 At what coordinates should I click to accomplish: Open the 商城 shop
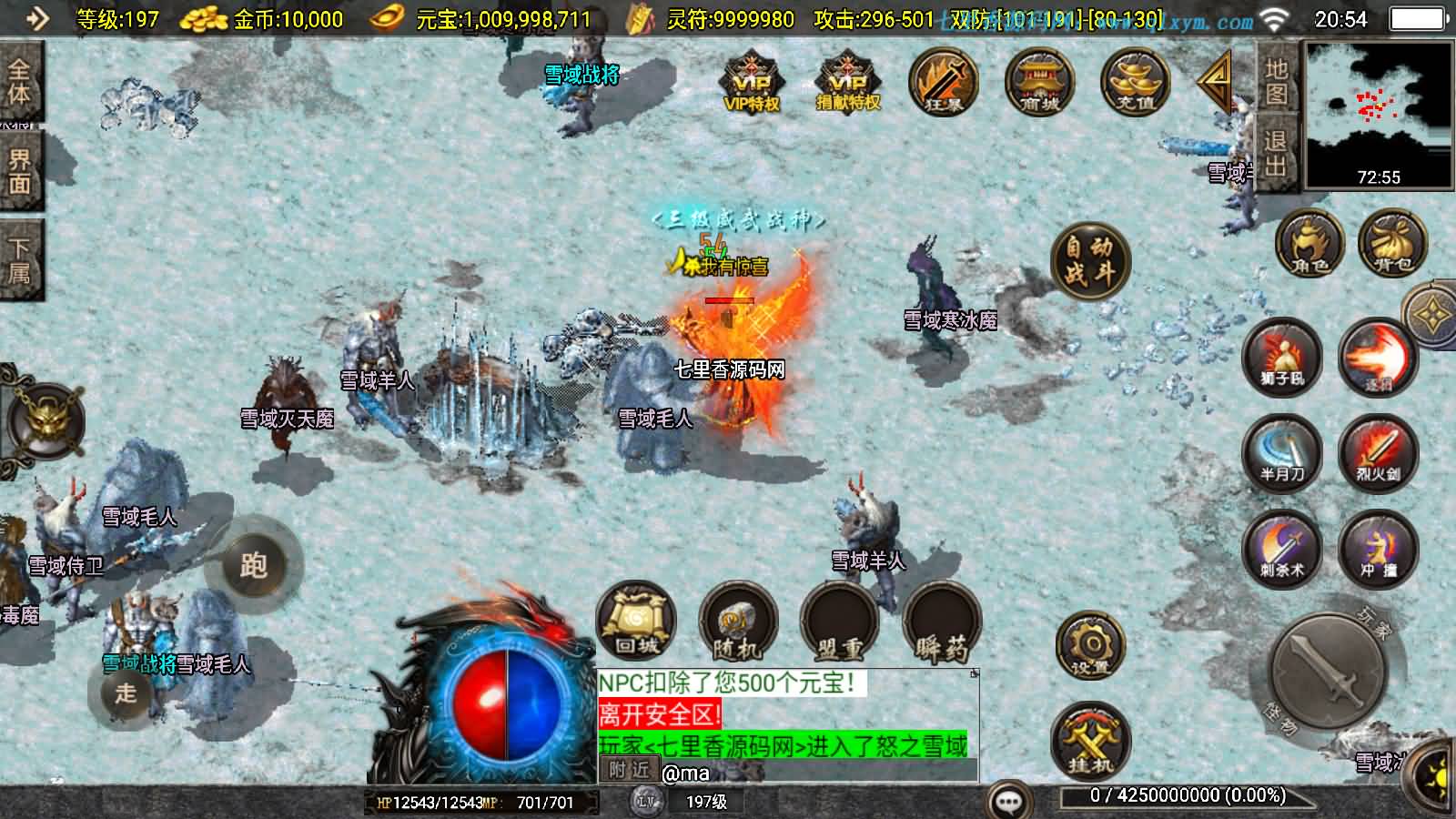1039,82
